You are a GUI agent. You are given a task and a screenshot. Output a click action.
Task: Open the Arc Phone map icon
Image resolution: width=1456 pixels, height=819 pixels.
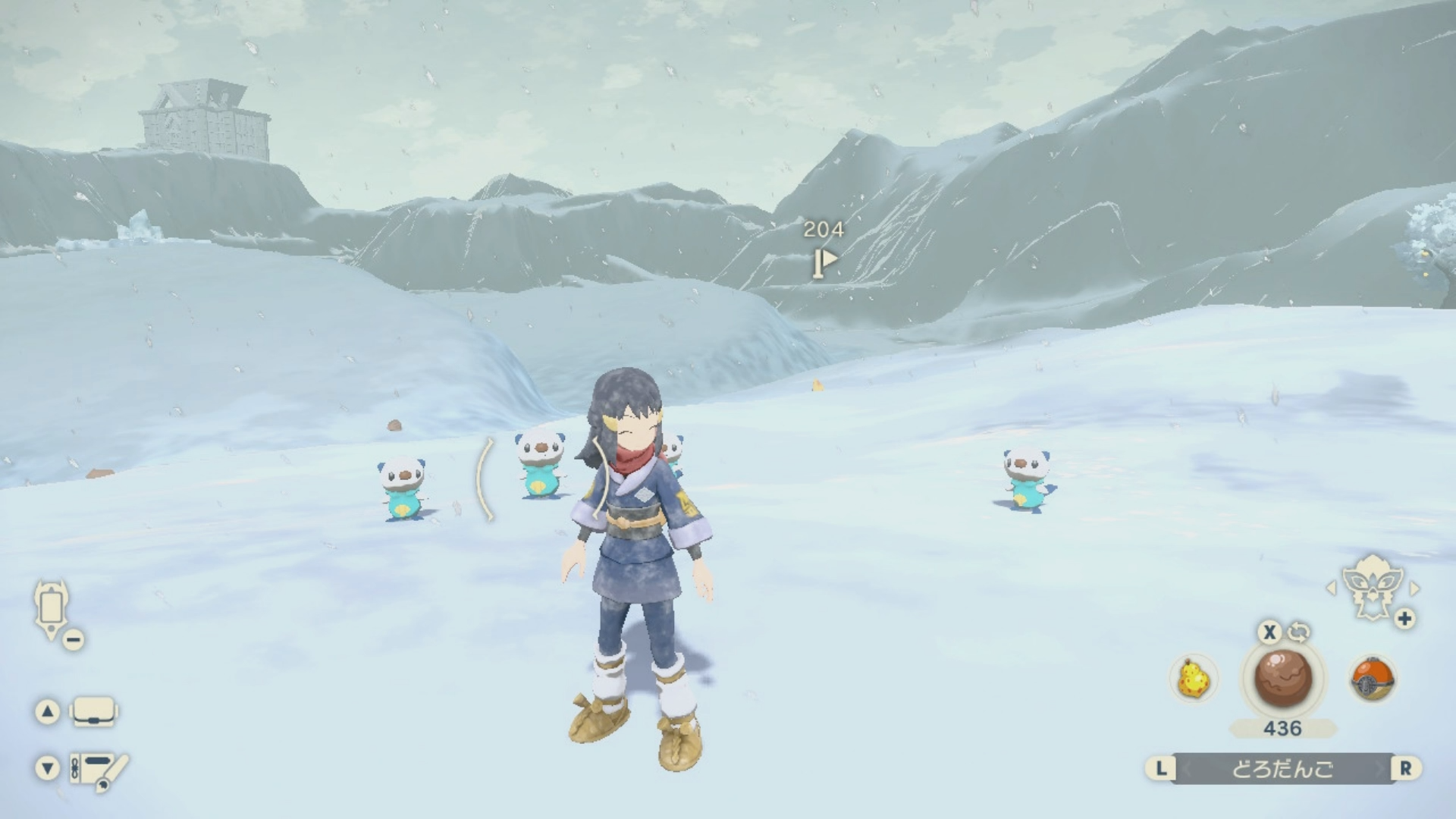[x=52, y=609]
